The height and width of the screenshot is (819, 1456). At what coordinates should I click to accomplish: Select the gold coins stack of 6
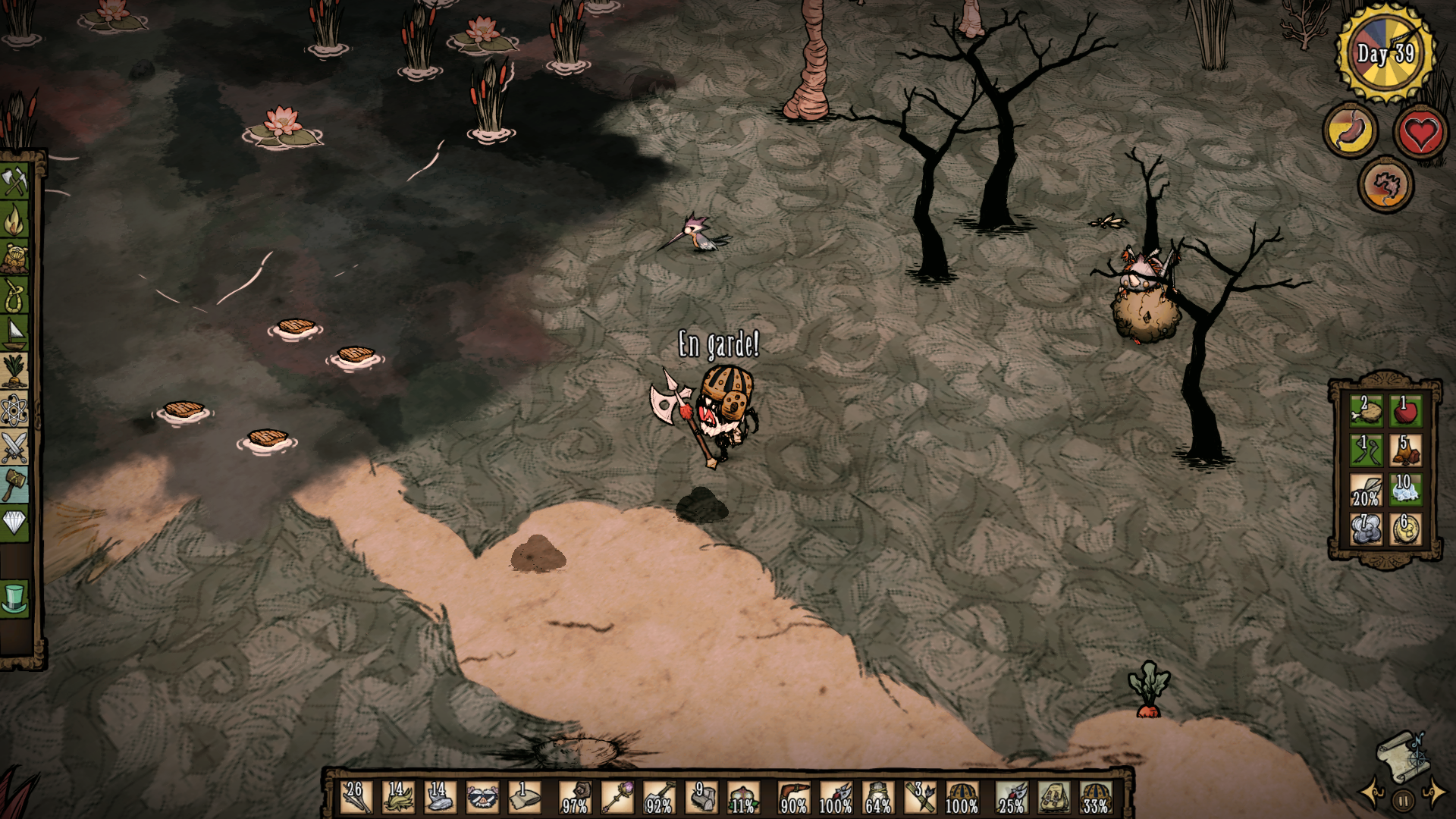1405,529
